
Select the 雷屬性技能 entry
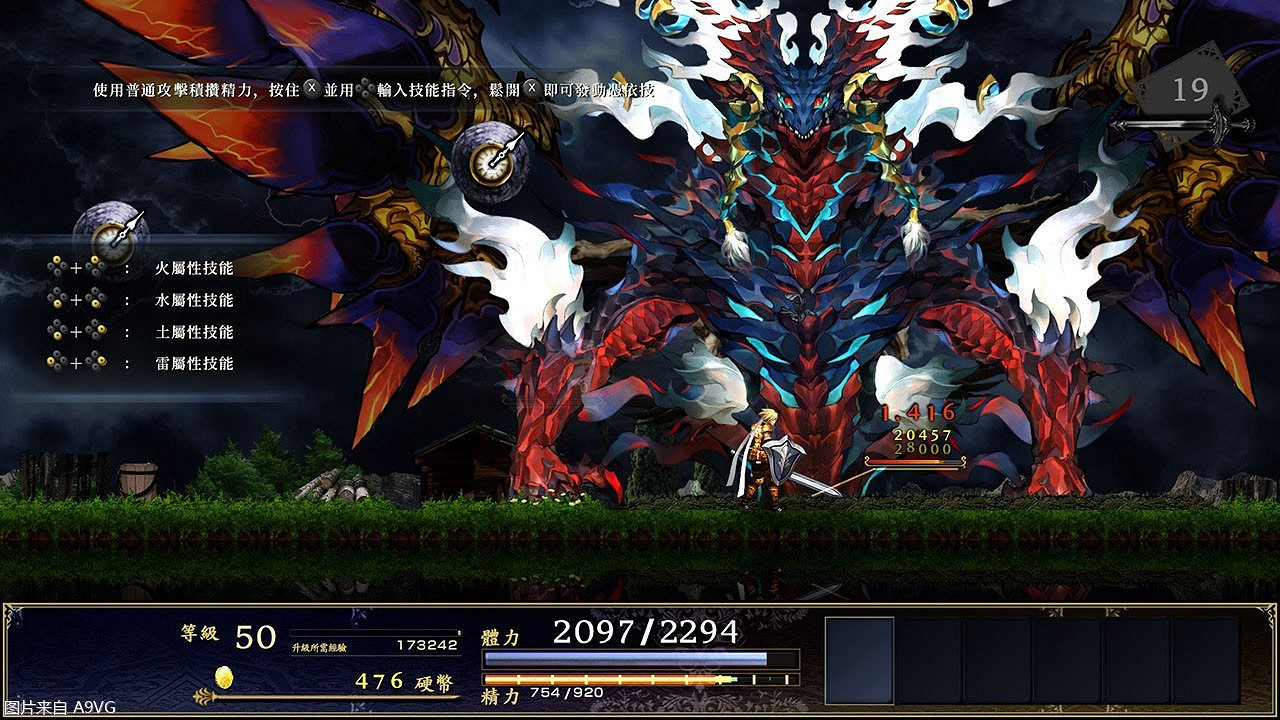(195, 363)
